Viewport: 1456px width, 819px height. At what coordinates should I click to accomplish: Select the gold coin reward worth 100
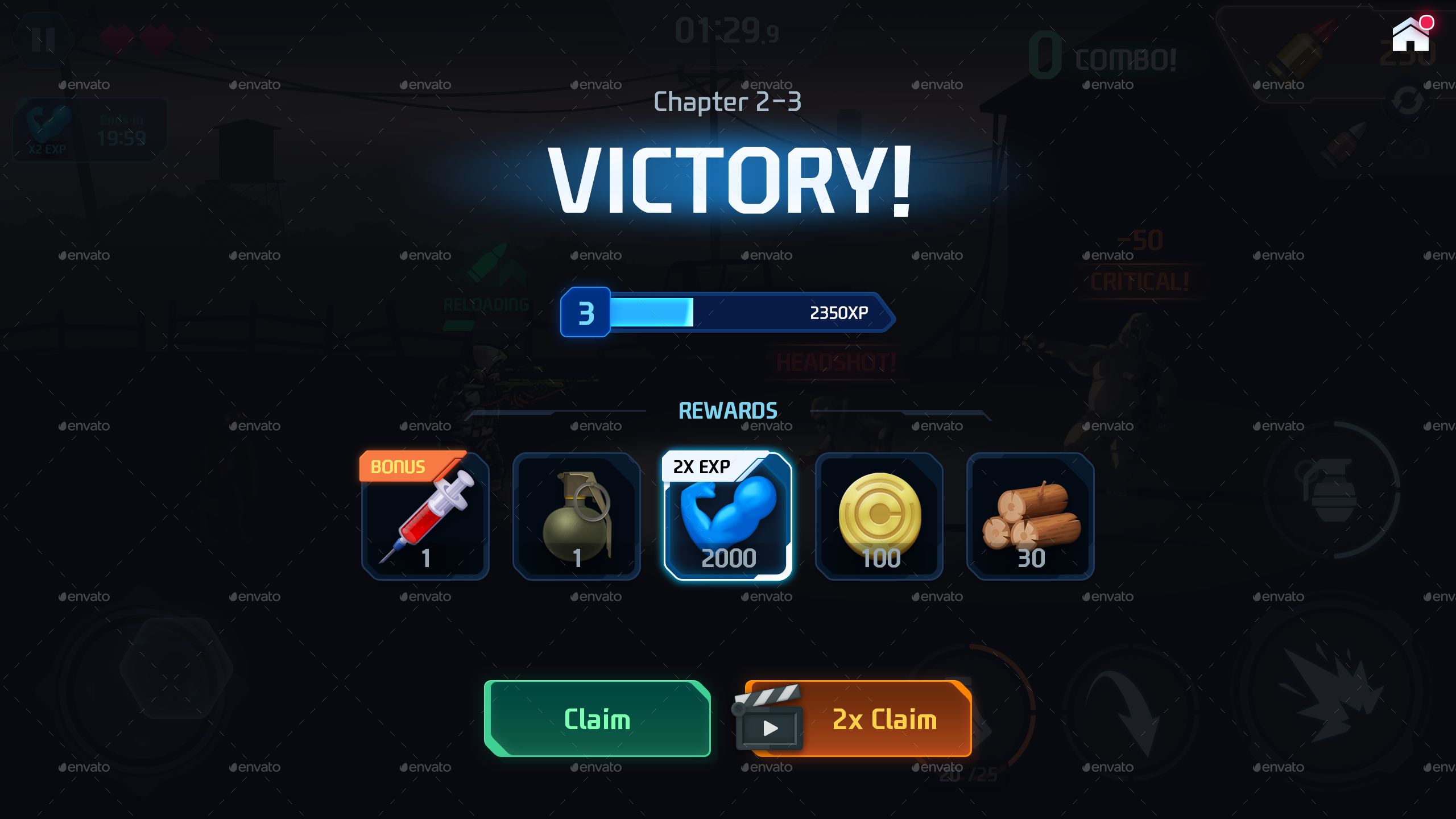point(879,518)
